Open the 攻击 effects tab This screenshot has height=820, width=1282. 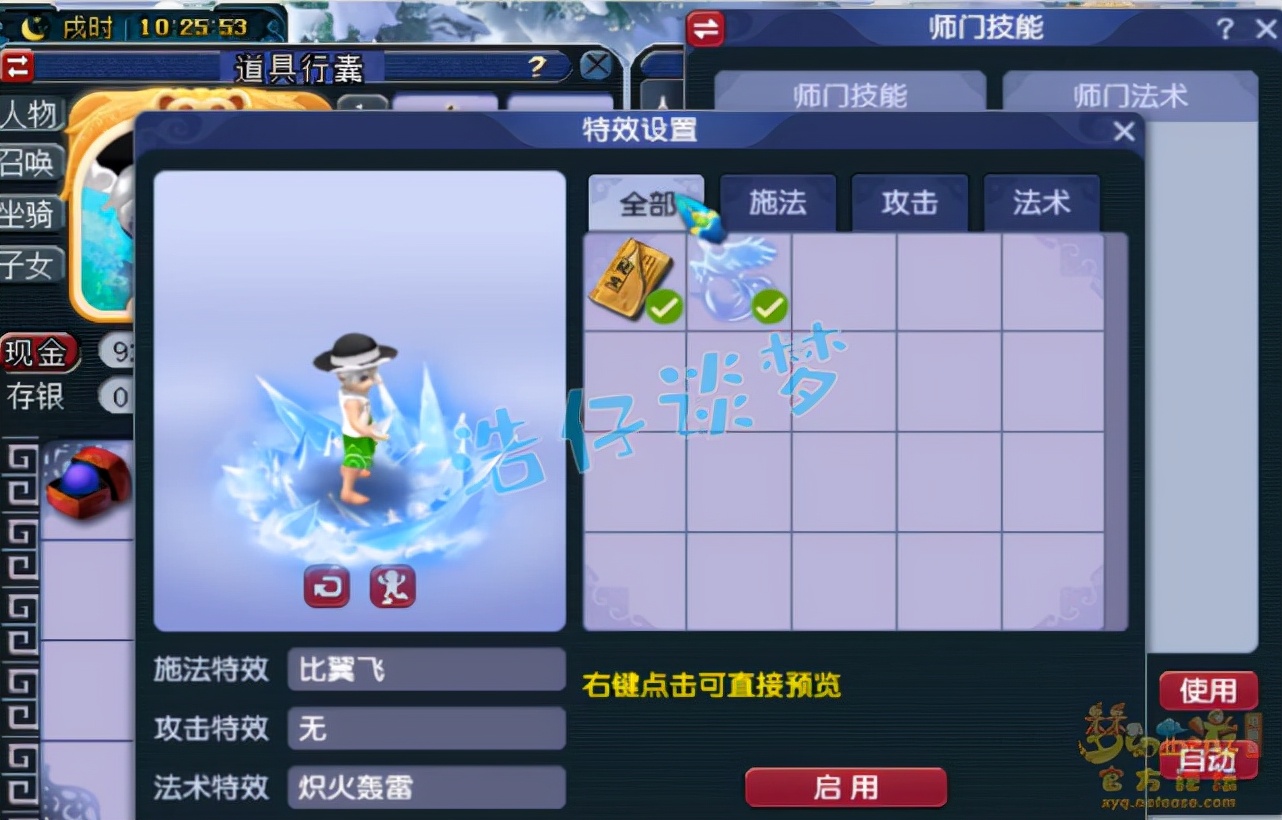coord(911,202)
